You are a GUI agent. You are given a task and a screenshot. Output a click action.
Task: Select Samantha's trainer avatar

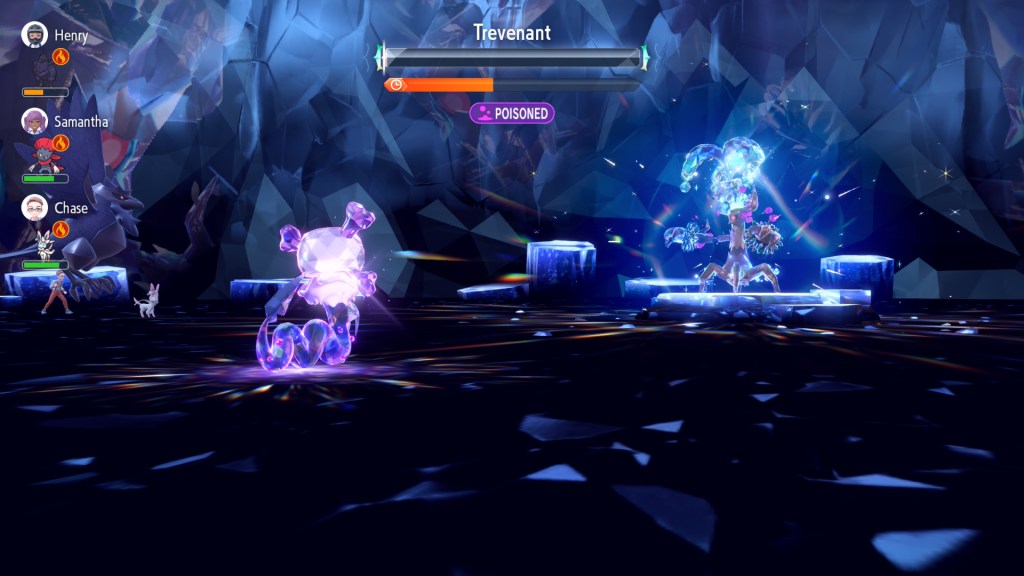point(35,121)
